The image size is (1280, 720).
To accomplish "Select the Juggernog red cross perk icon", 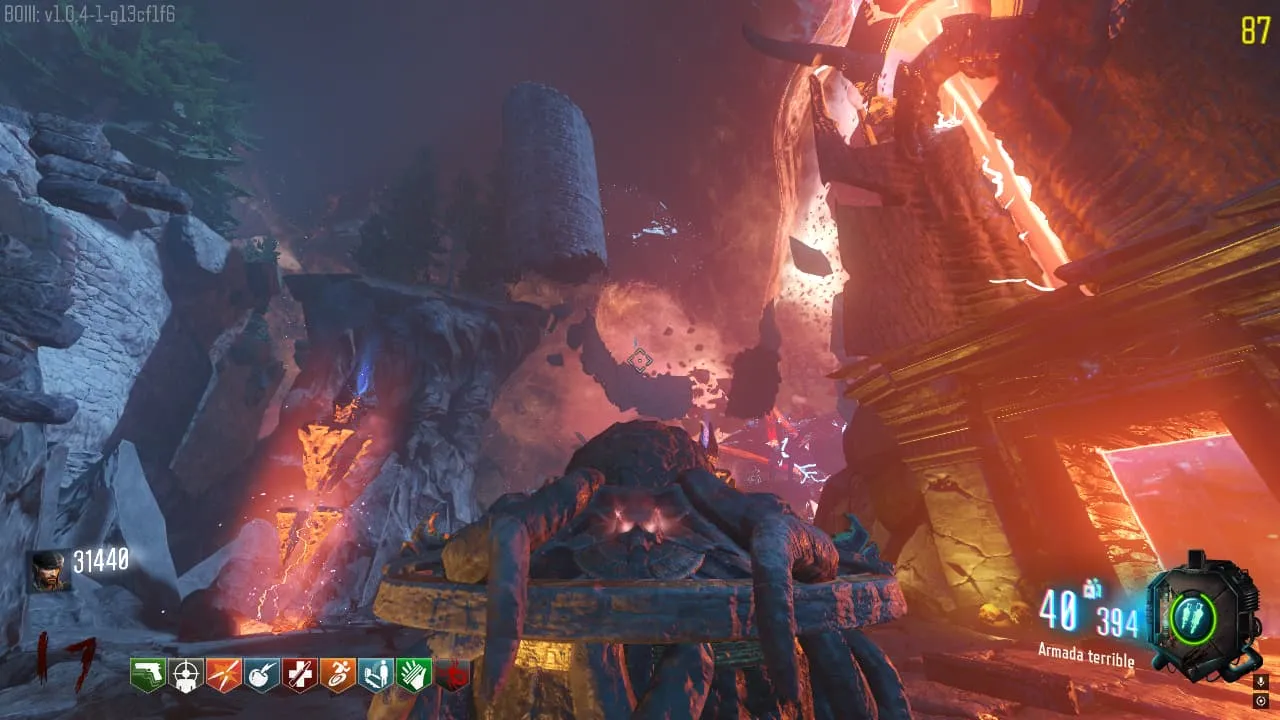I will [299, 675].
